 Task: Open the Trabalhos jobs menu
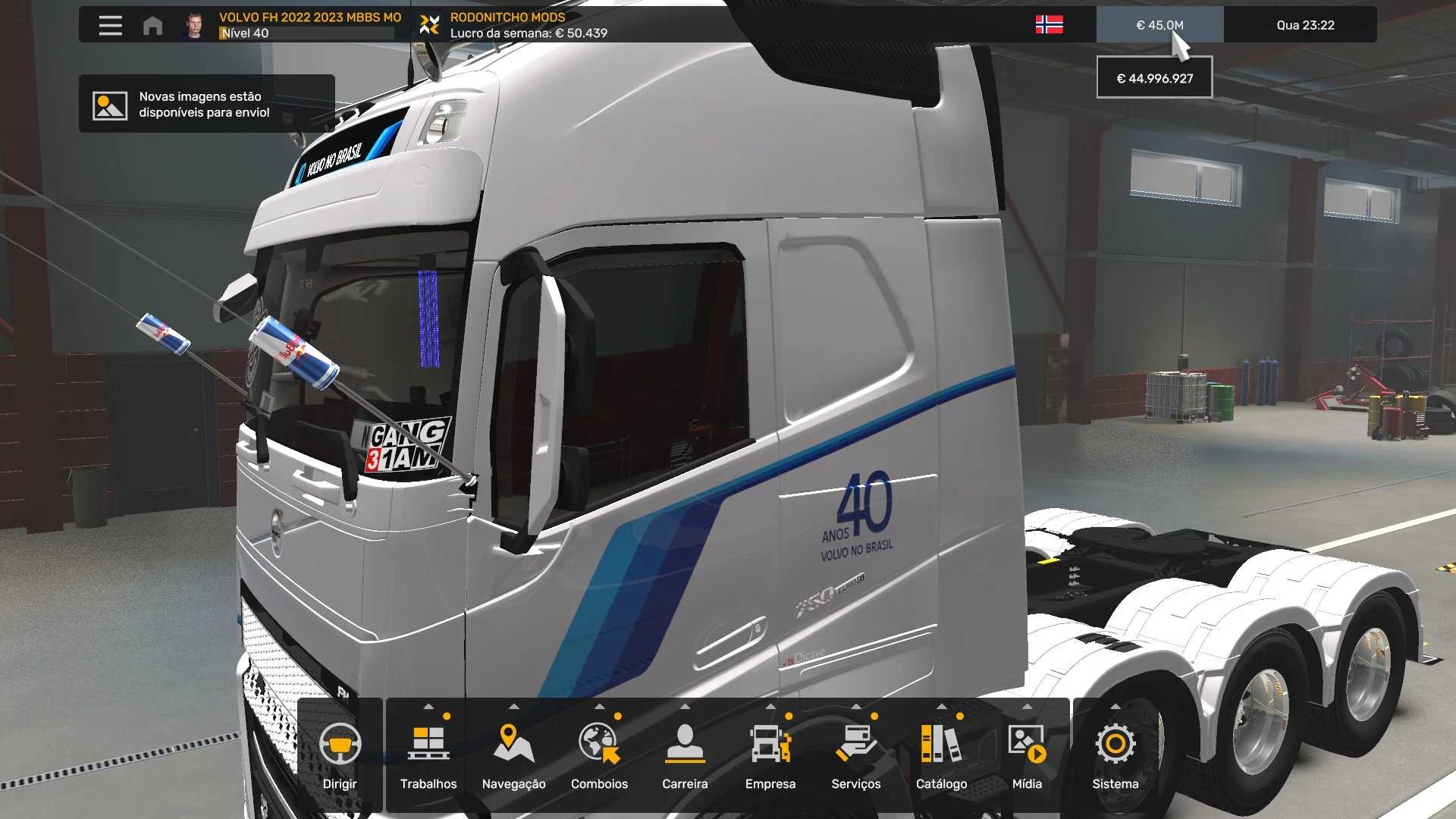tap(428, 755)
